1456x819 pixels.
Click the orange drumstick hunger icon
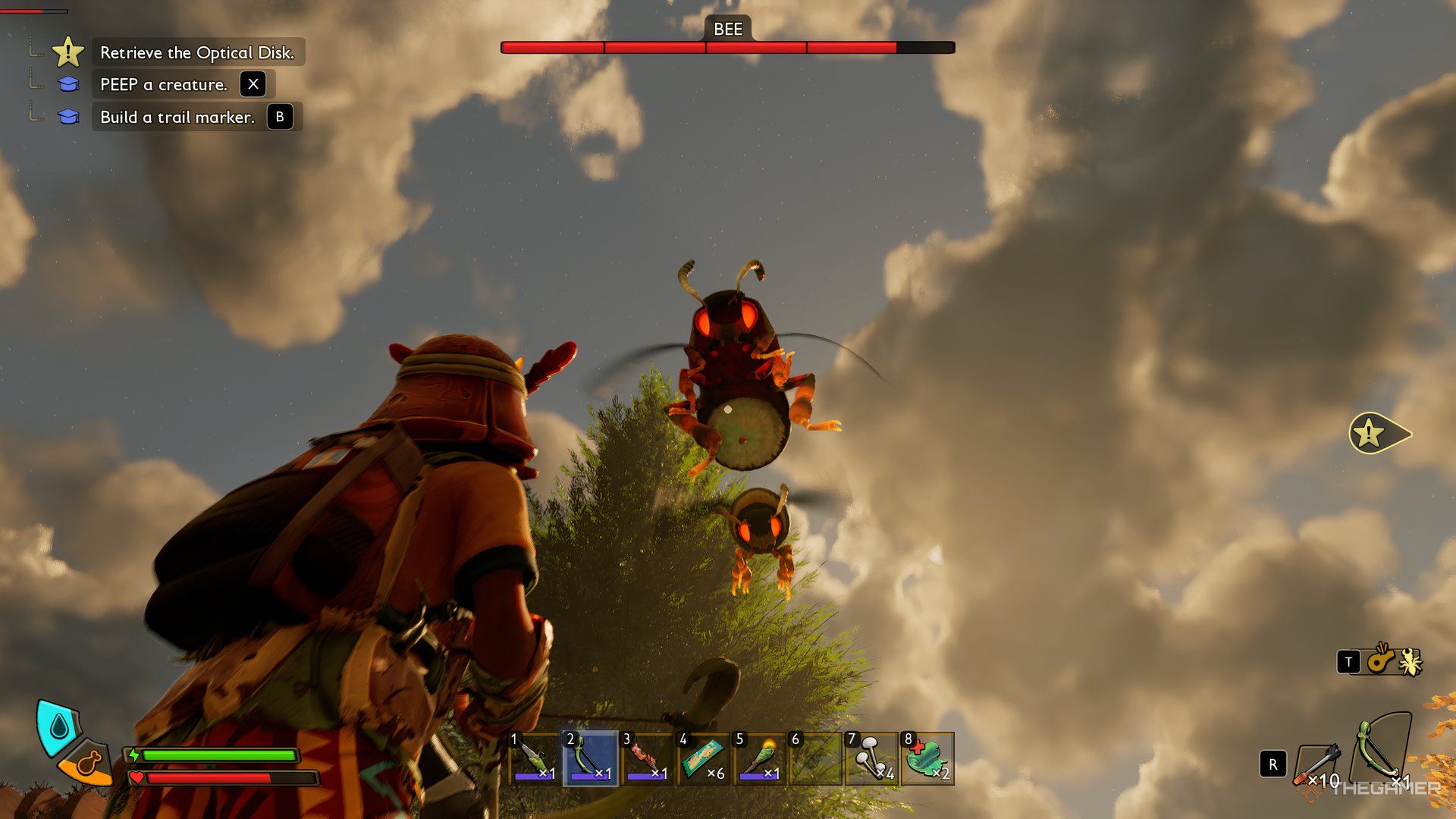pyautogui.click(x=88, y=764)
